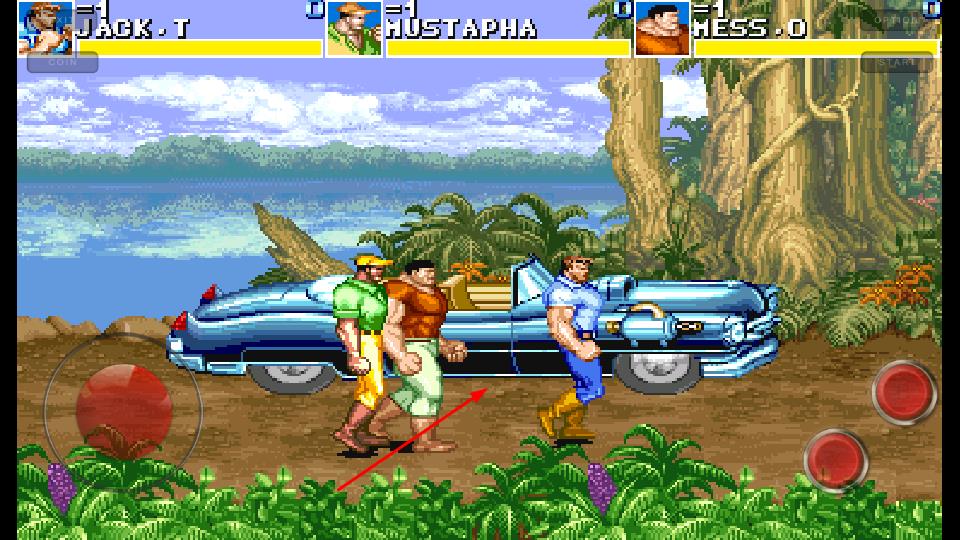Tap the faint EXIT overlay button

pos(60,18)
